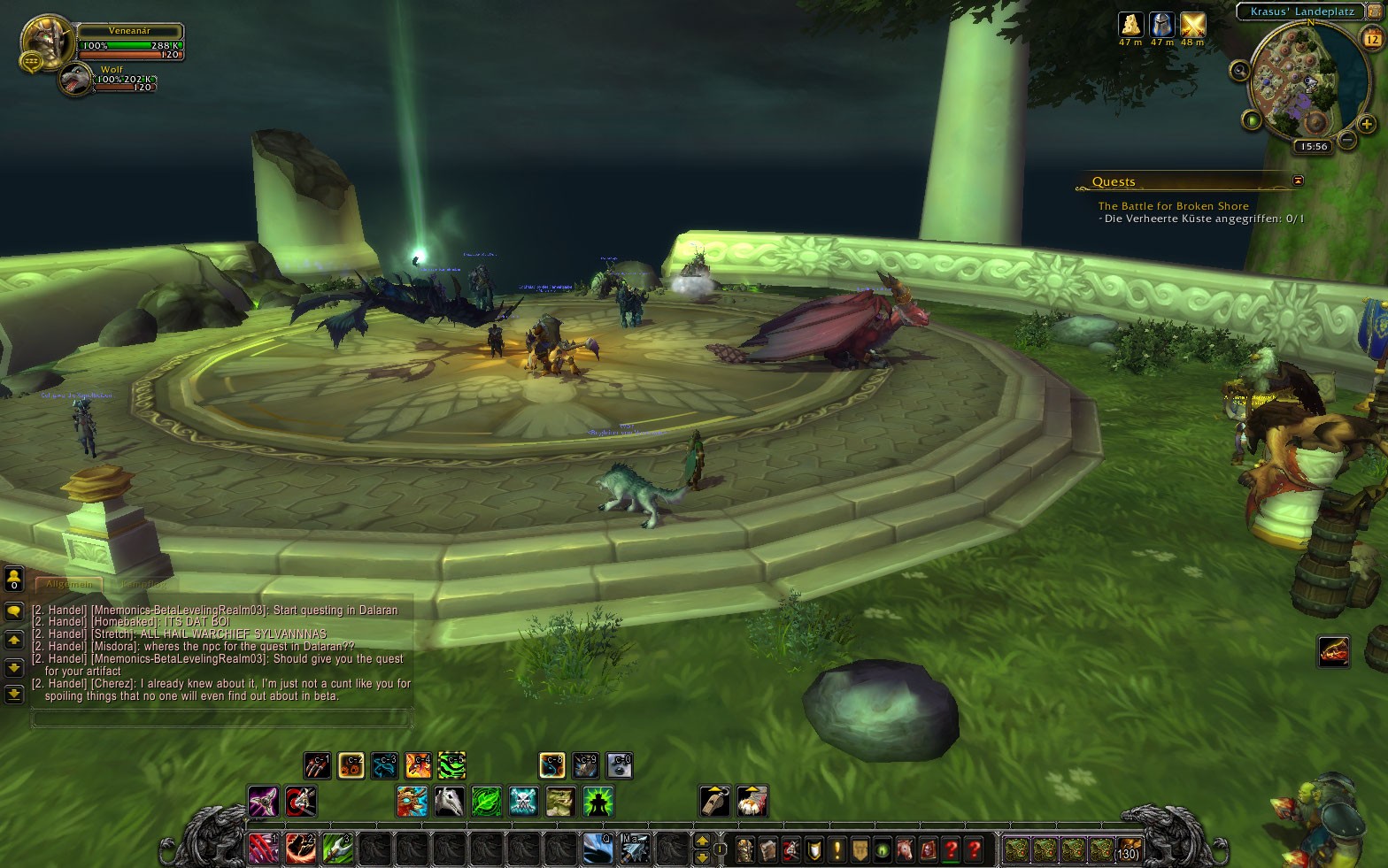This screenshot has height=868, width=1388.
Task: Zoom in the minimap with plus button
Action: [x=1366, y=124]
